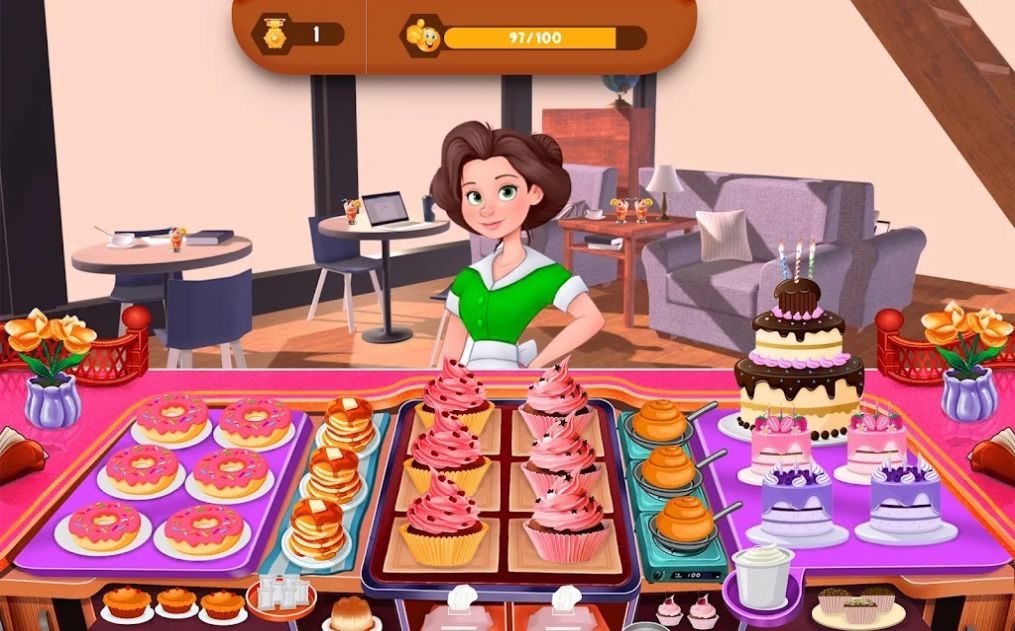
Task: Select the tiered chocolate birthday cake
Action: pos(798,361)
